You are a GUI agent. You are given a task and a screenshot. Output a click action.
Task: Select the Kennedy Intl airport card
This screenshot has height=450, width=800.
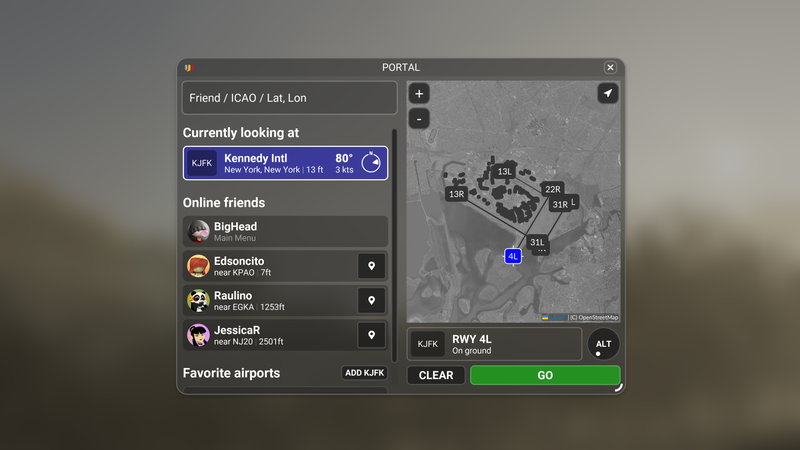(285, 163)
